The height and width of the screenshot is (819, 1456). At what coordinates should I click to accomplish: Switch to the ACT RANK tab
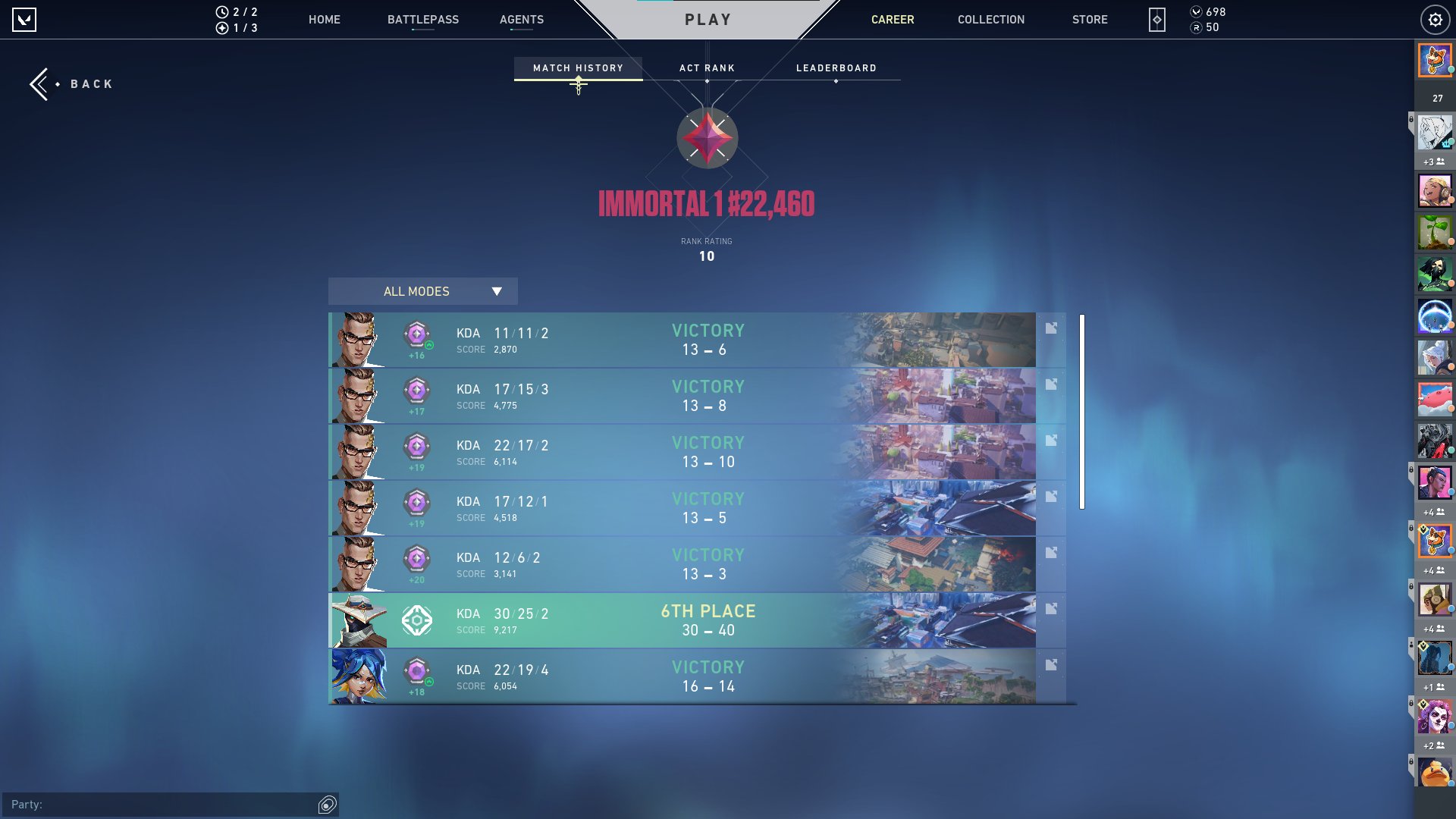coord(707,67)
